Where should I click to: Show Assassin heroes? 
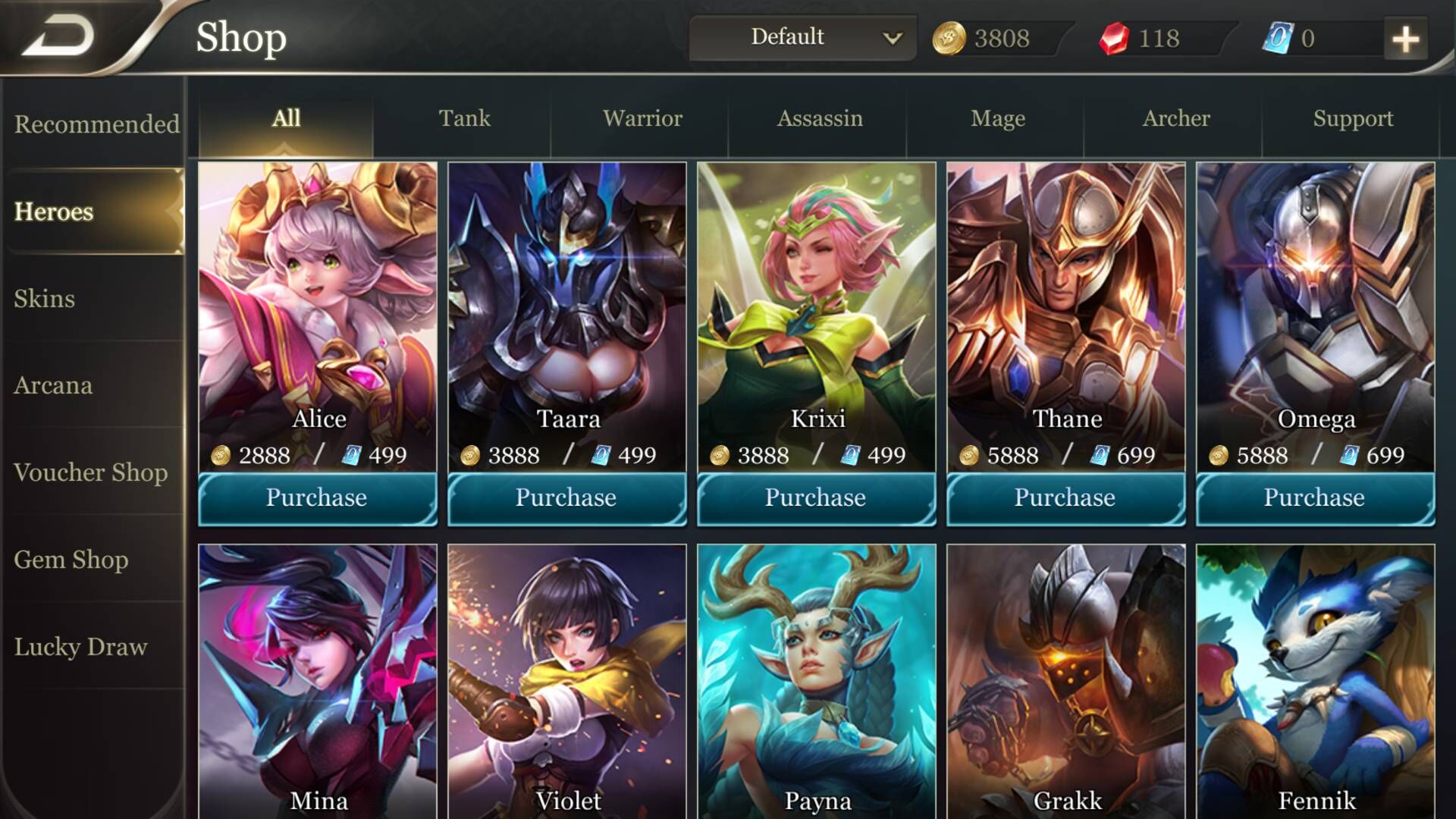click(x=820, y=118)
